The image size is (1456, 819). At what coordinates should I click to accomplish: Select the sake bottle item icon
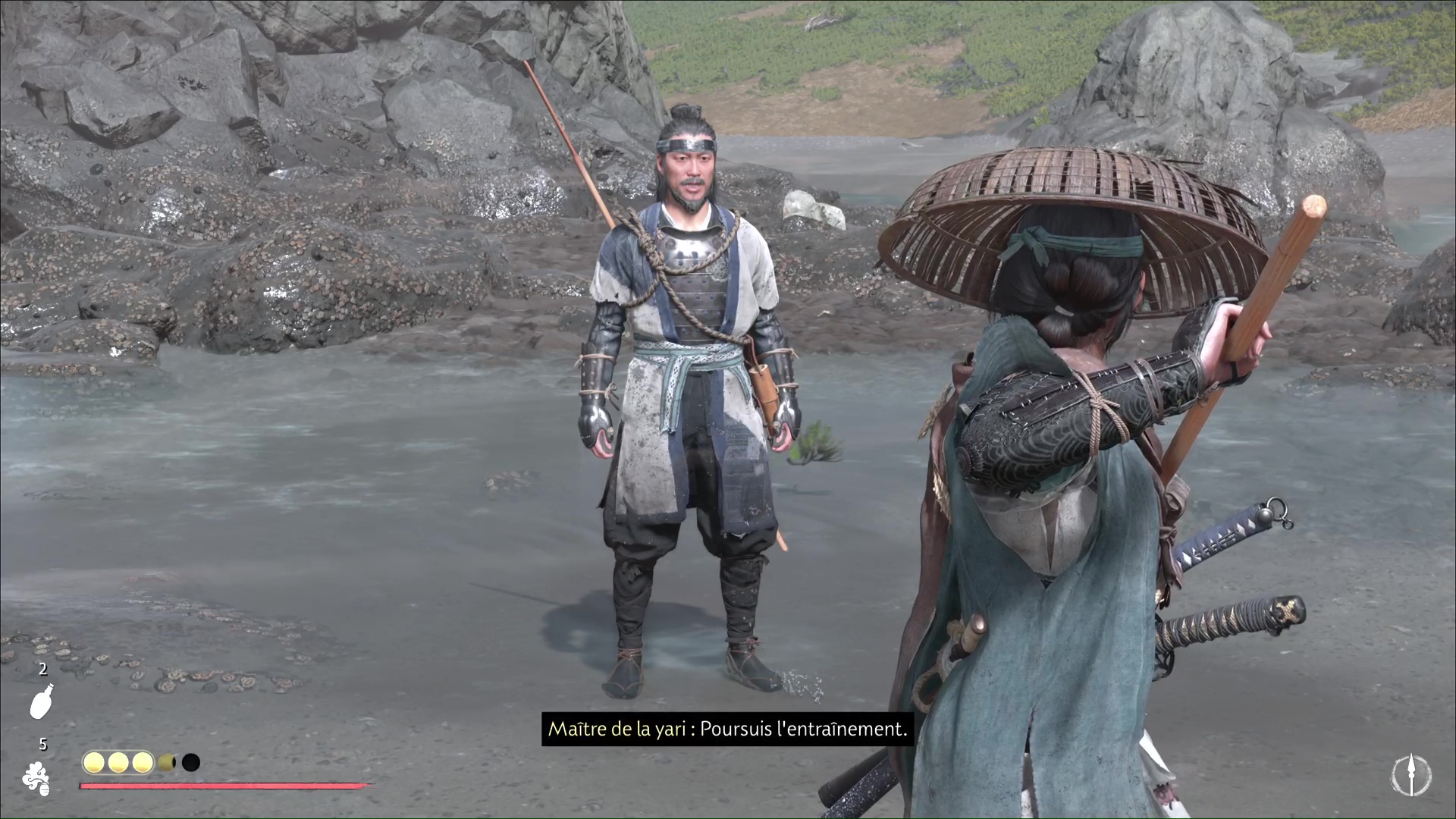(42, 701)
